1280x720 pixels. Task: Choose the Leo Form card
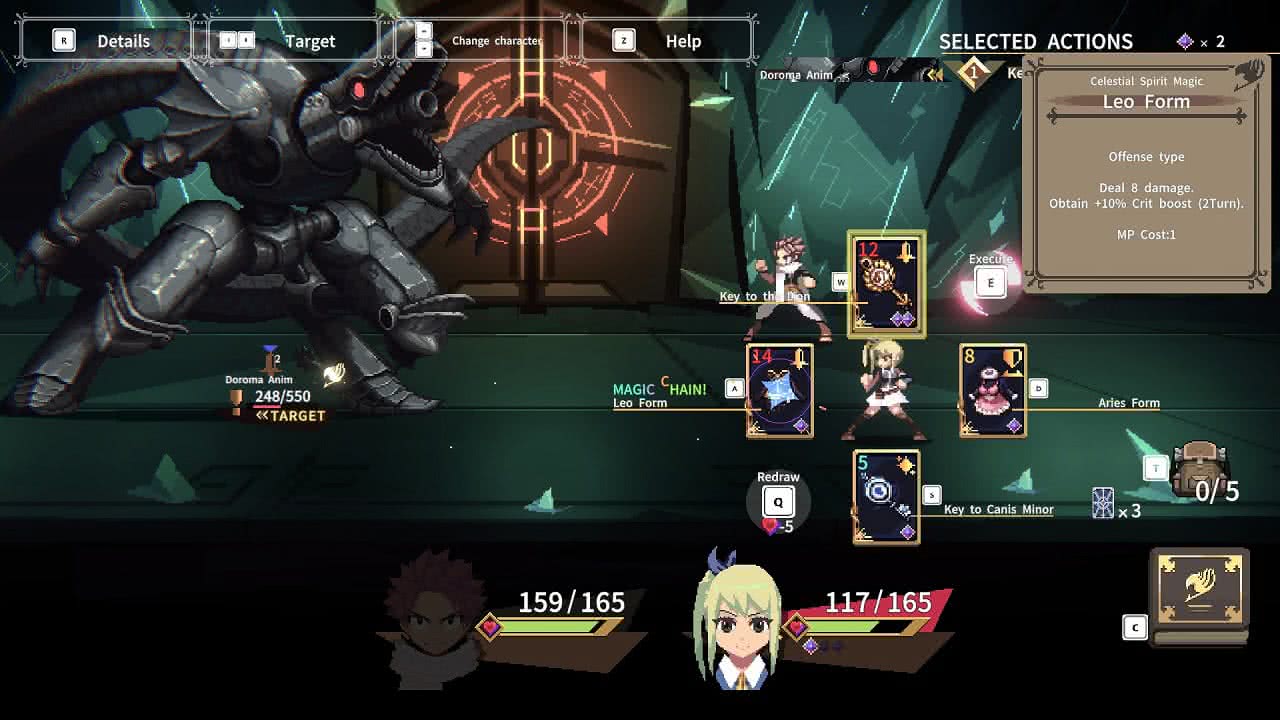coord(780,391)
